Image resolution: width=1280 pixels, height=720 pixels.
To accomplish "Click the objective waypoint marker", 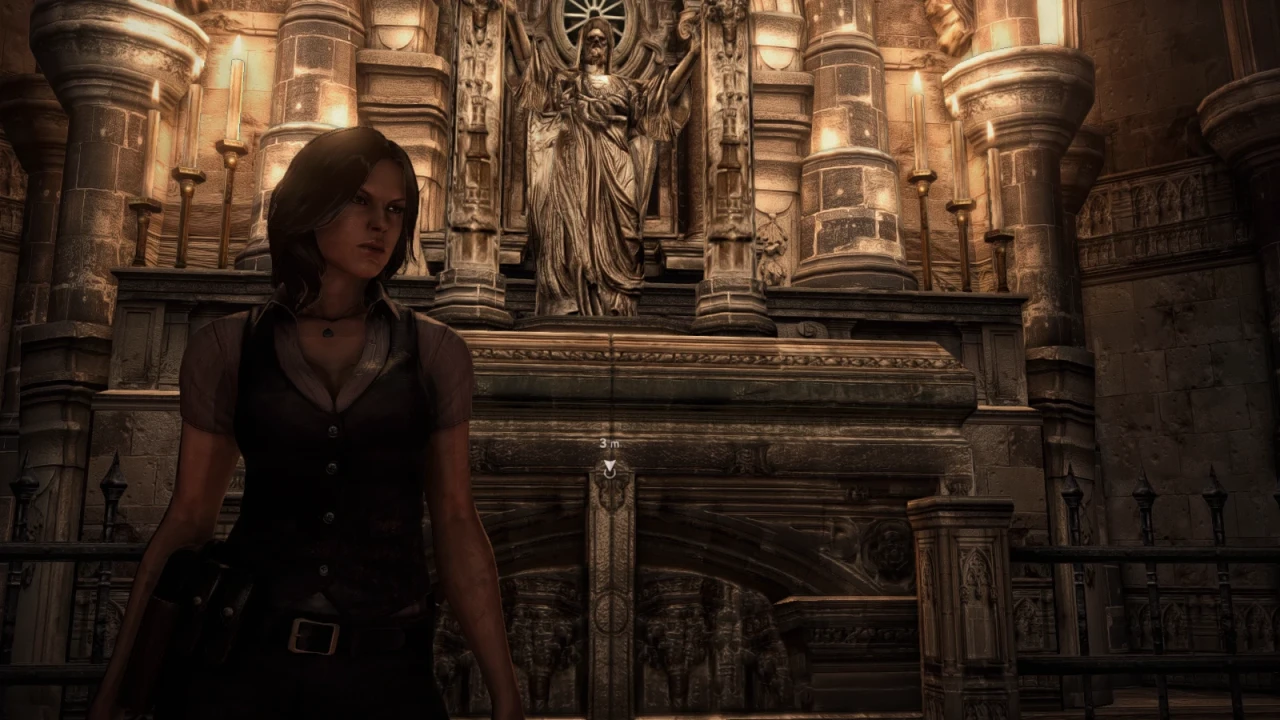I will pyautogui.click(x=609, y=466).
